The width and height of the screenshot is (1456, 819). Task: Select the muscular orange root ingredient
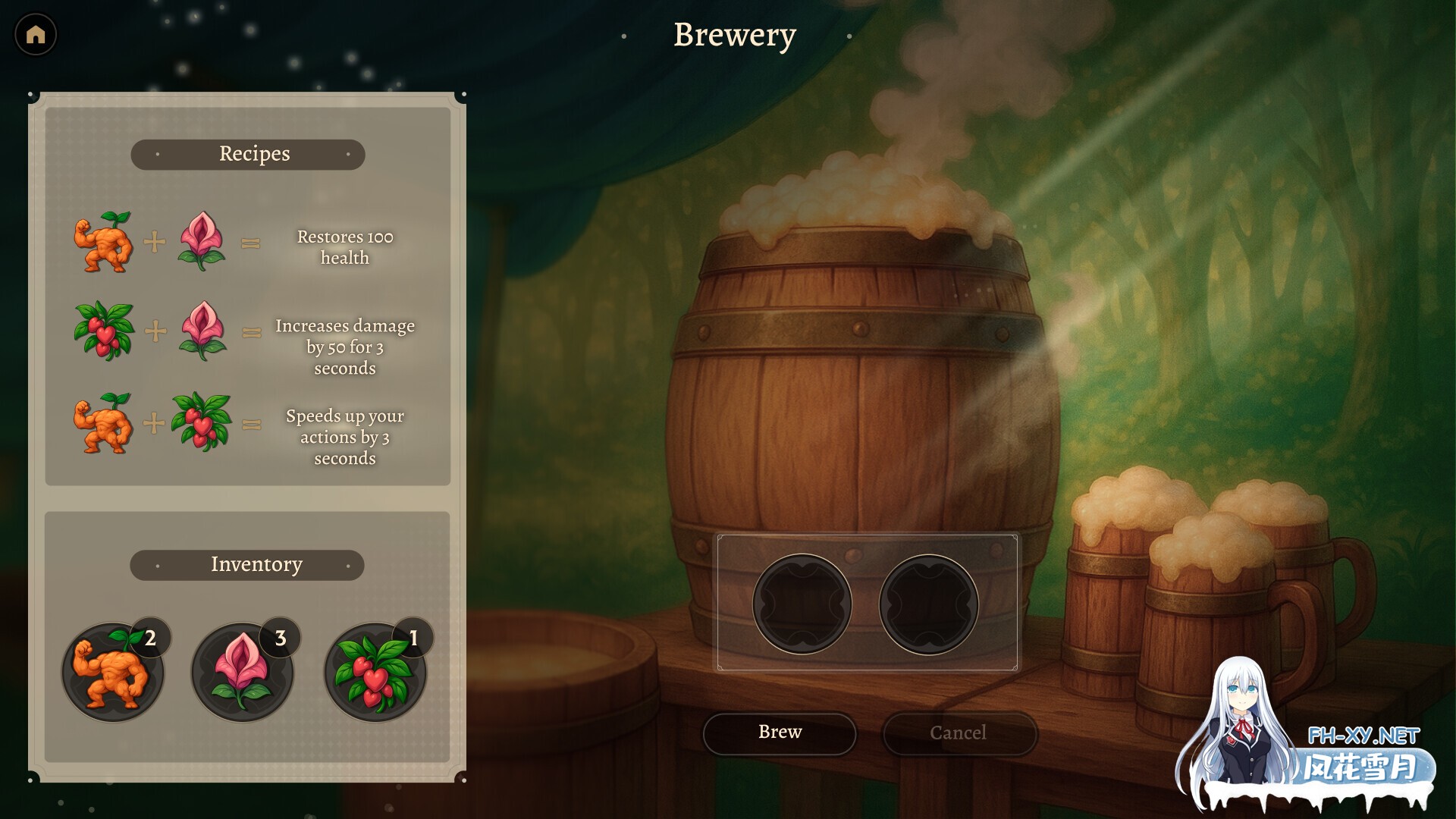point(112,672)
